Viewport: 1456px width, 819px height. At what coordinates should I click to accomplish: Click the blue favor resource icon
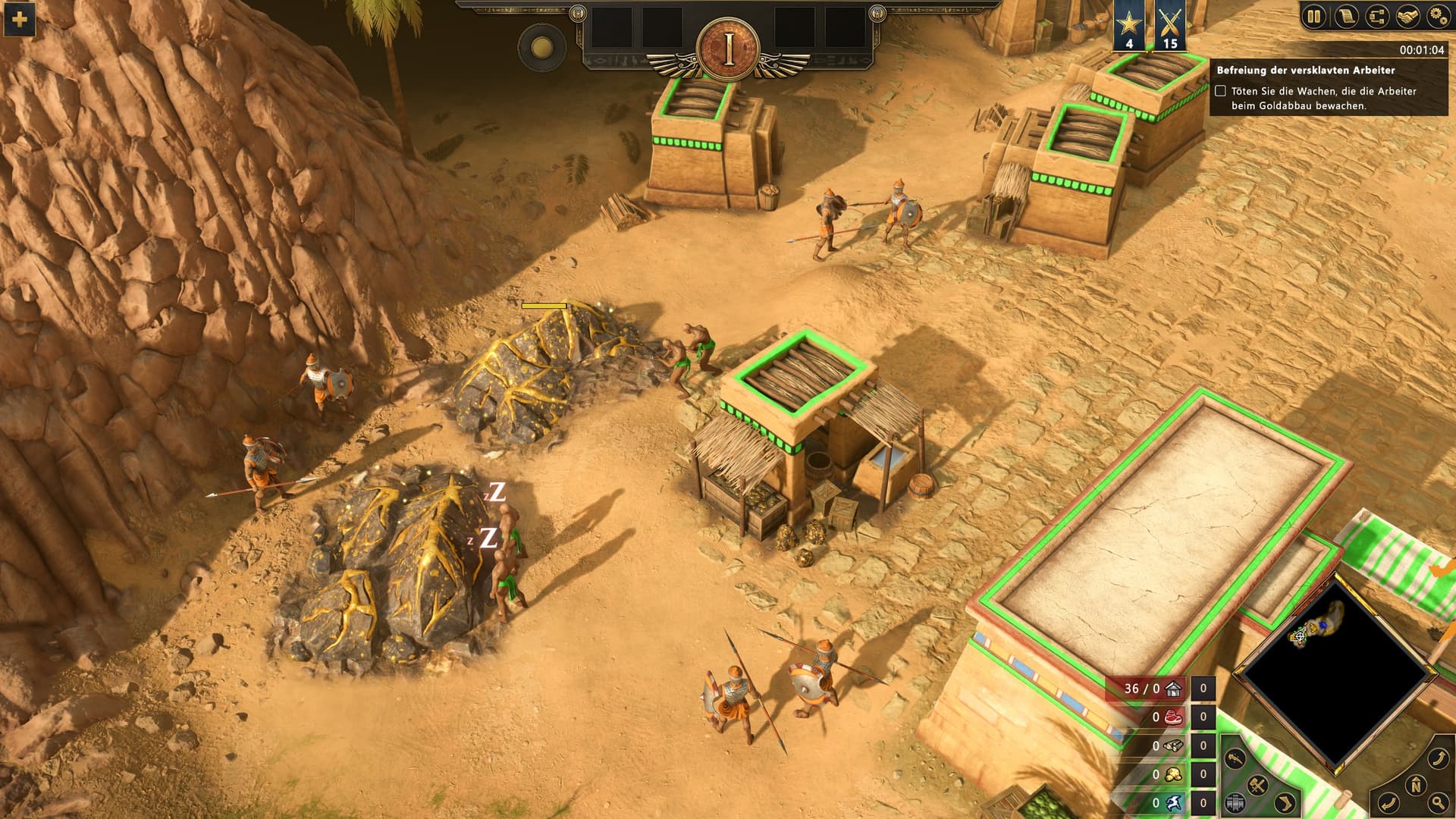coord(1173,803)
